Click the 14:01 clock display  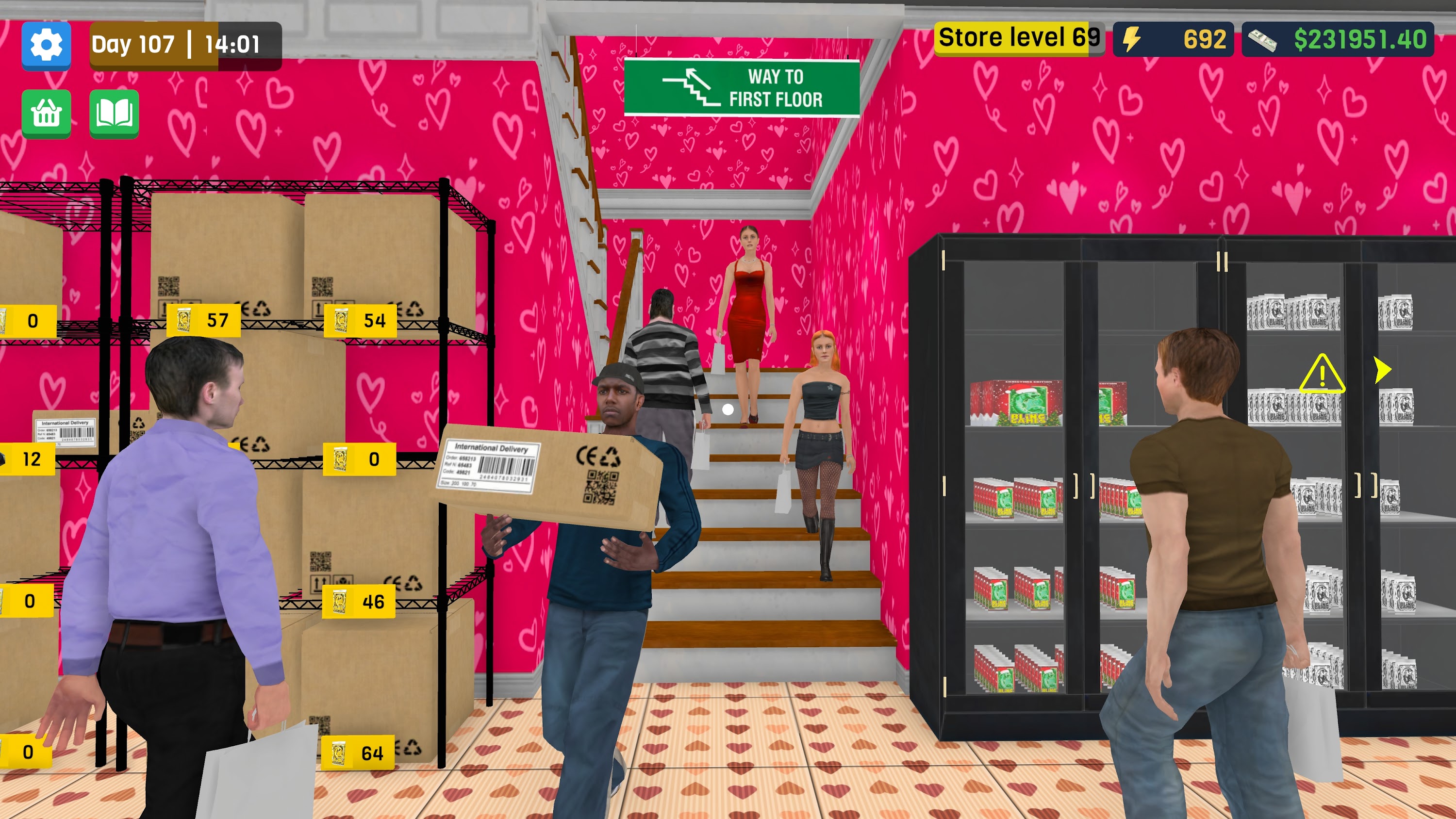pyautogui.click(x=231, y=44)
